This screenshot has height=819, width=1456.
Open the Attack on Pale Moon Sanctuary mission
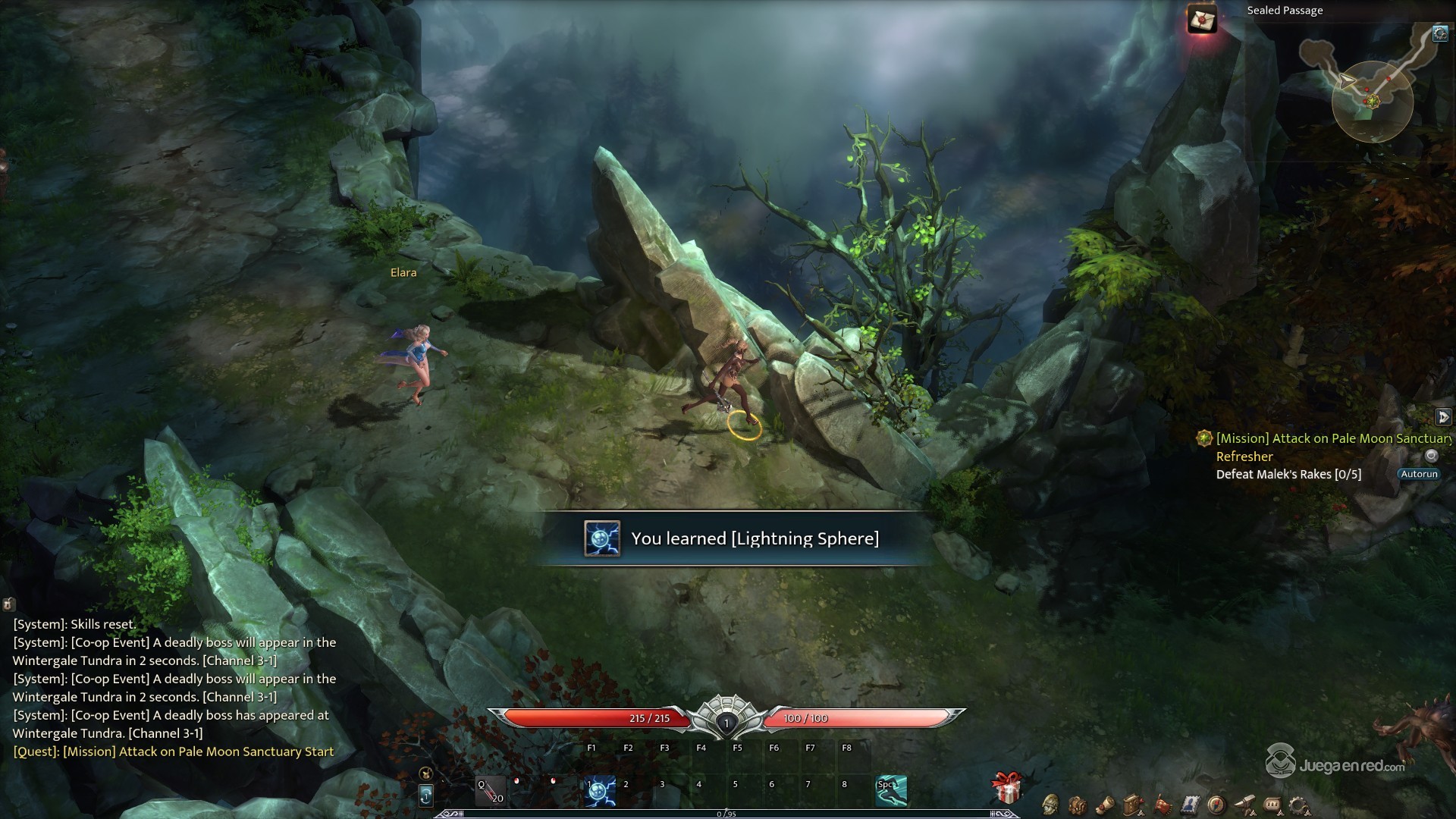point(1332,438)
